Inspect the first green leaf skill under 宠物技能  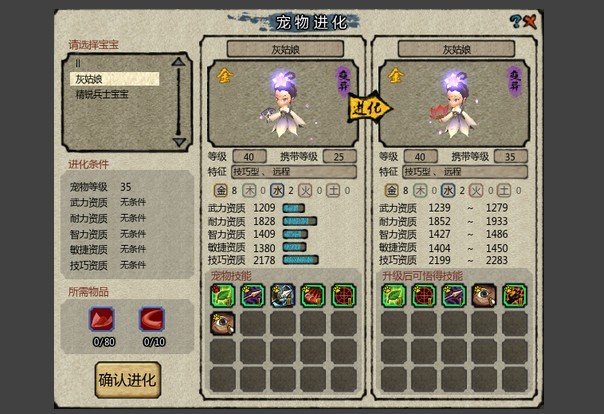[x=223, y=295]
